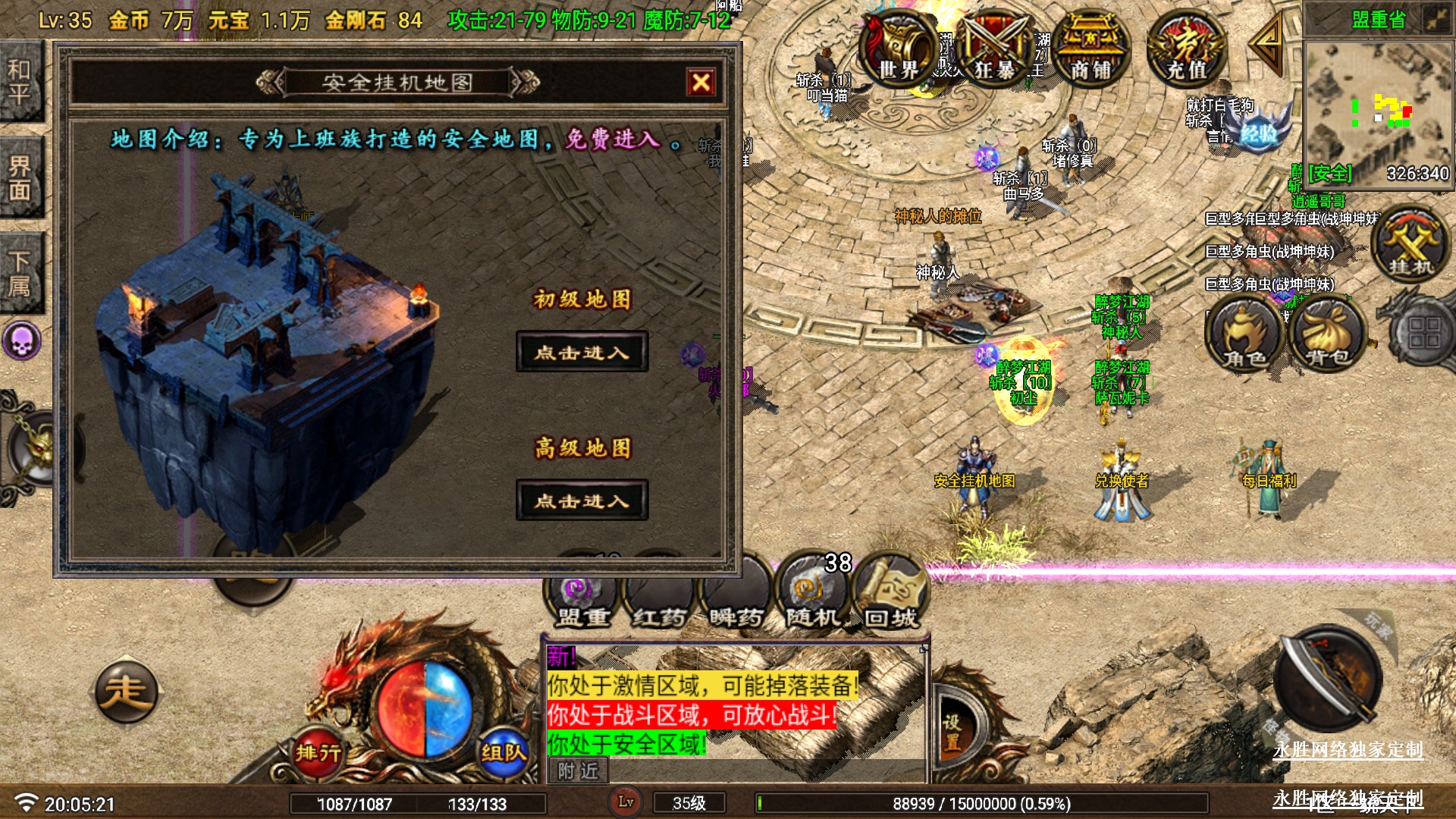Open the 设置 settings button
Screen dimensions: 1456x819
[952, 733]
